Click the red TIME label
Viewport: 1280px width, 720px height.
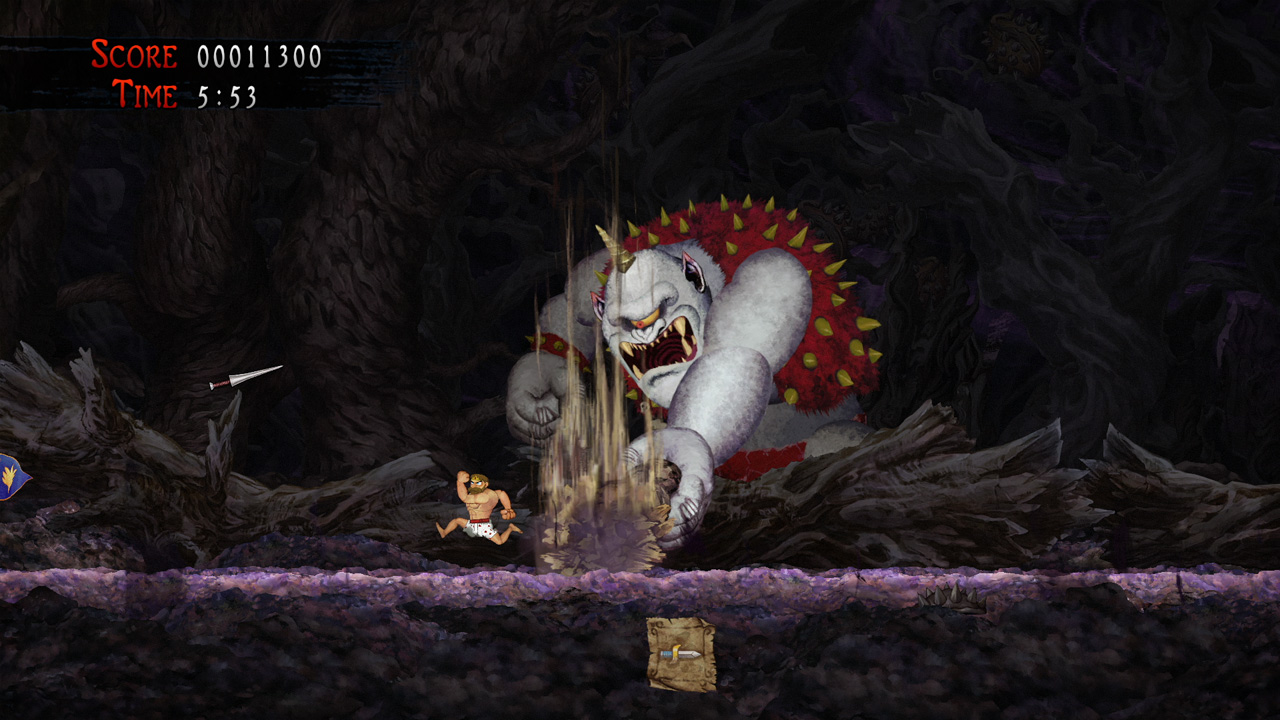click(x=147, y=96)
